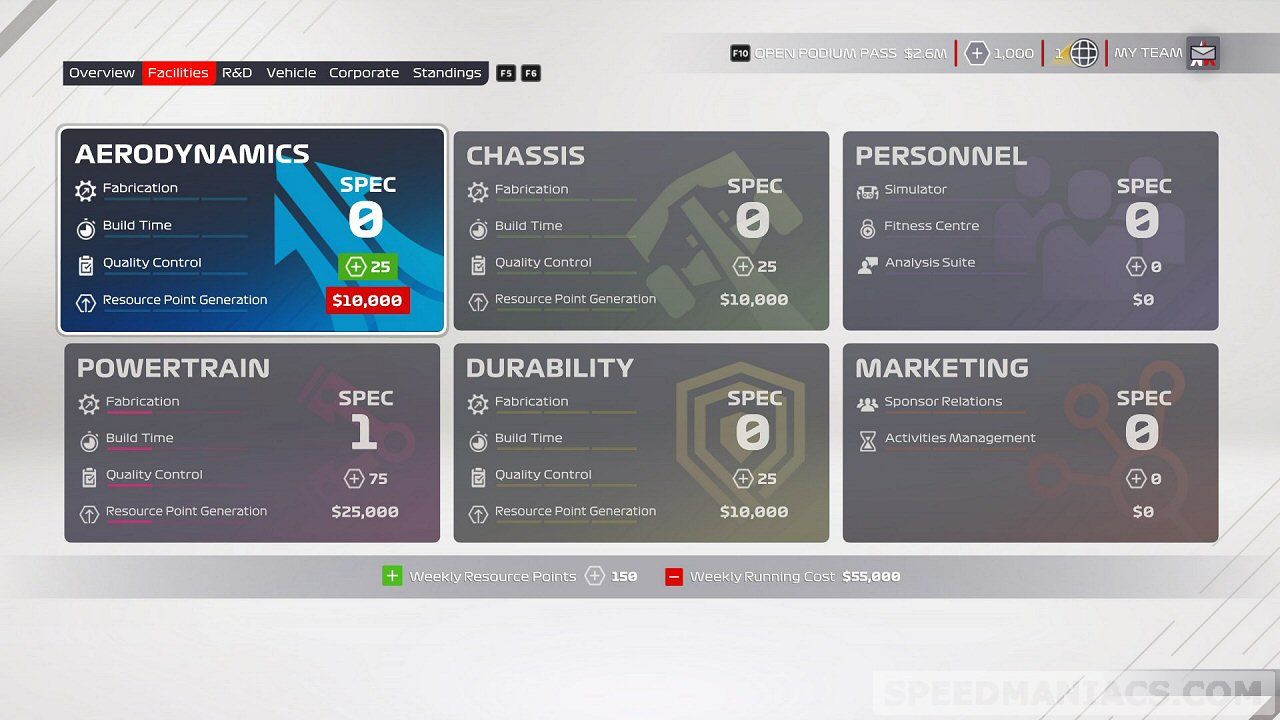This screenshot has width=1280, height=720.
Task: Switch to the R&D tab
Action: pos(237,72)
